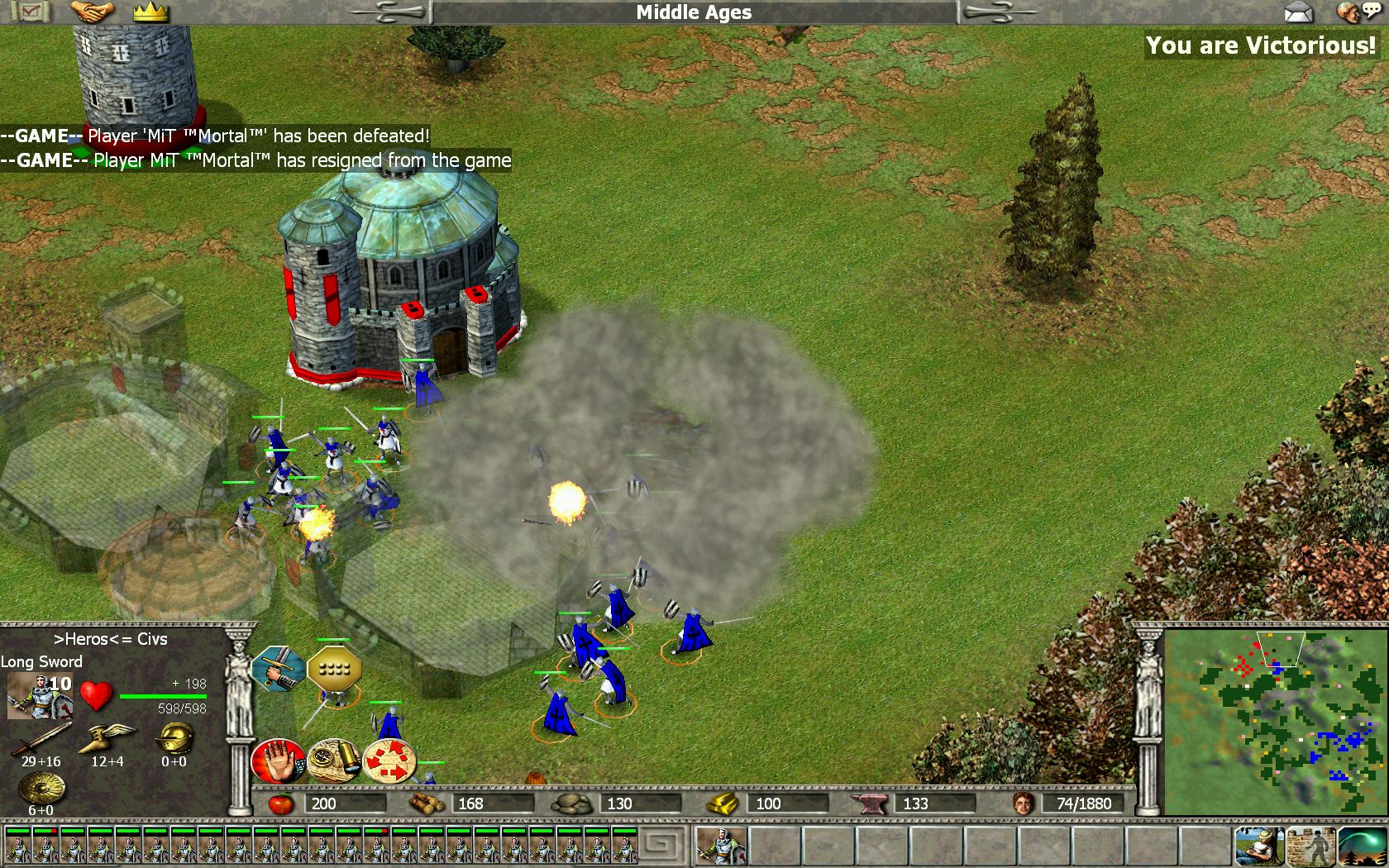Toggle the wall silhouette display button

click(x=1310, y=846)
